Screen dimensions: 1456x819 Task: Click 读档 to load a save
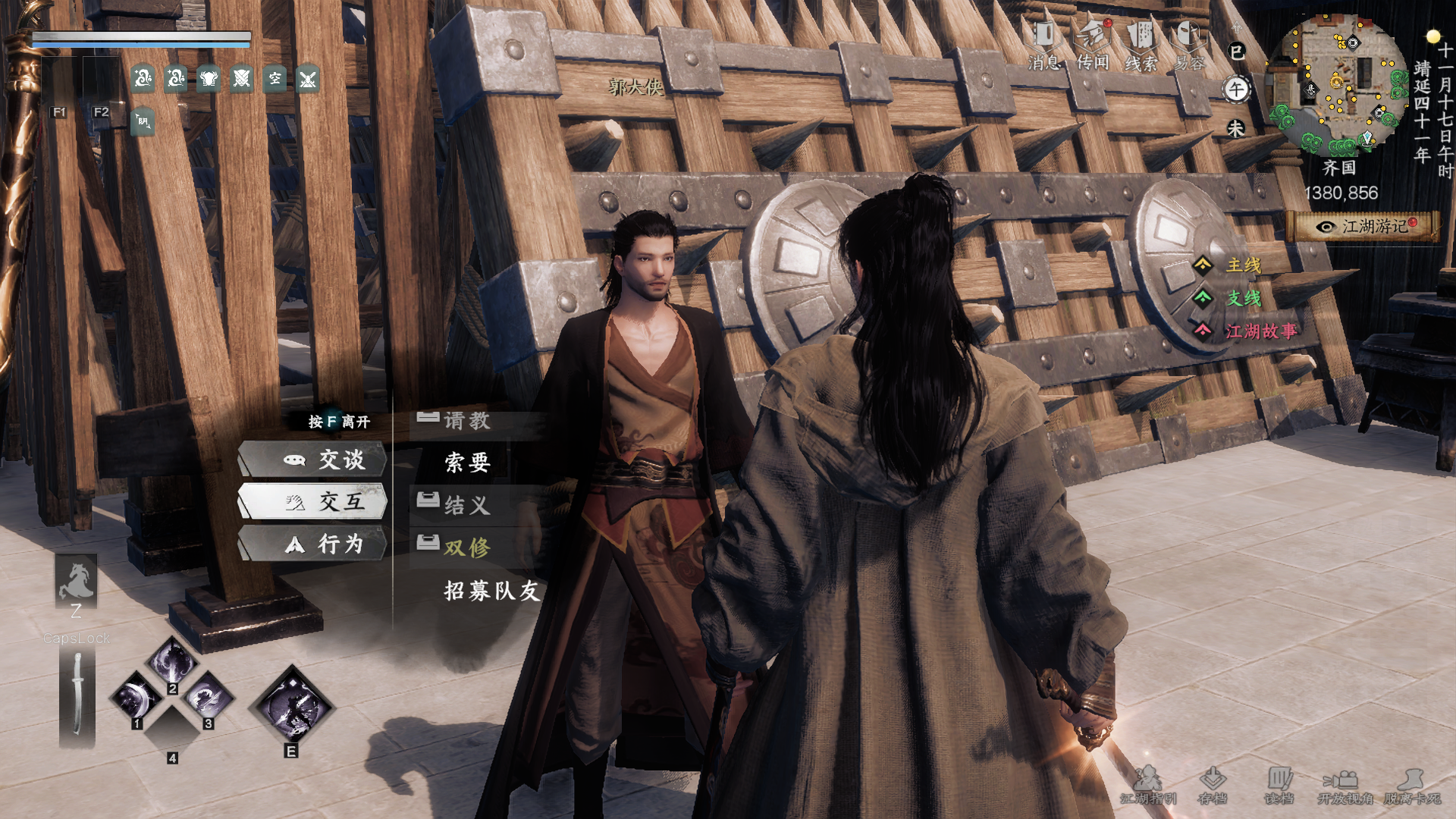point(1279,786)
